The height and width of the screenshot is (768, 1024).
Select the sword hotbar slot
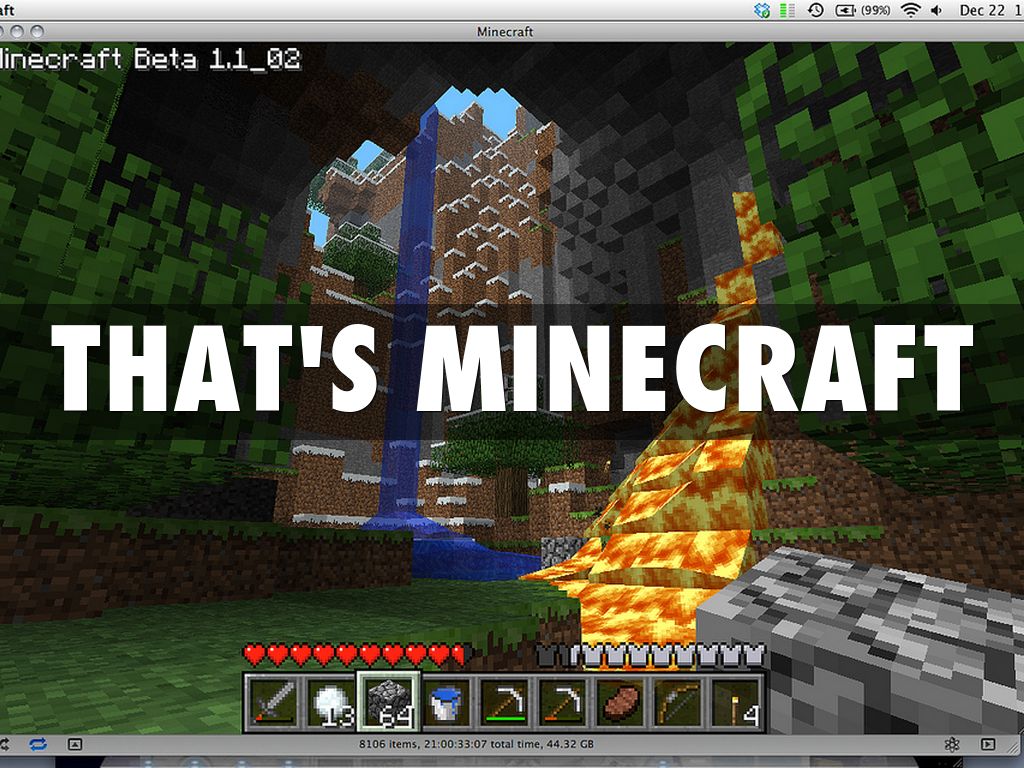(x=271, y=702)
